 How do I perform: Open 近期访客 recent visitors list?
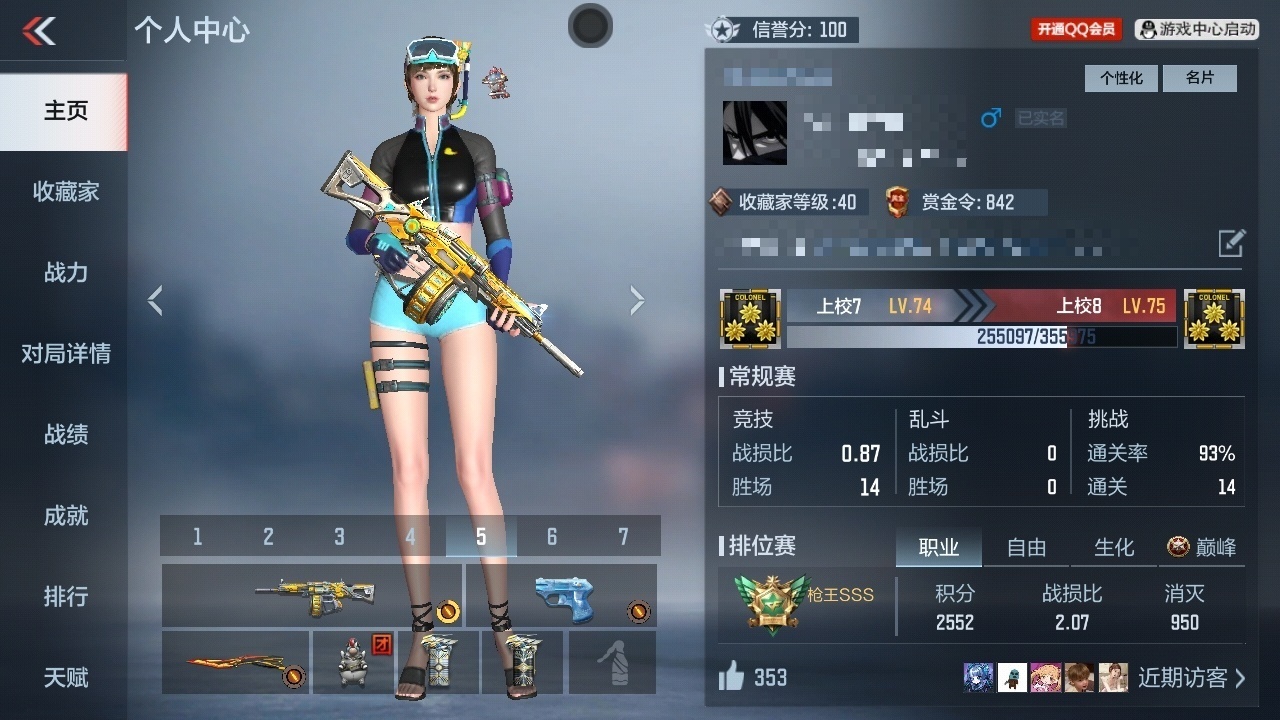[x=1191, y=678]
